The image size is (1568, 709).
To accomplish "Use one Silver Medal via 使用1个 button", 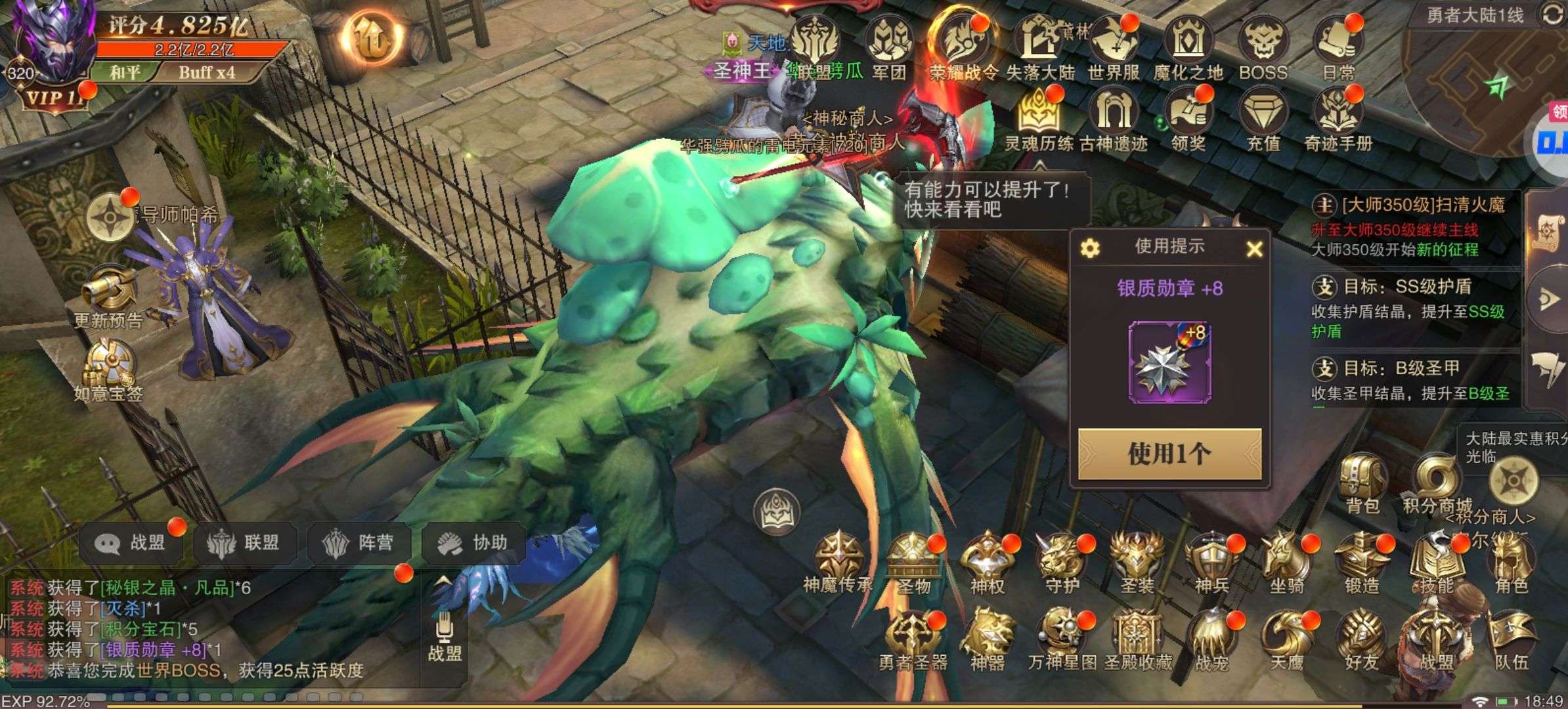I will [x=1169, y=454].
